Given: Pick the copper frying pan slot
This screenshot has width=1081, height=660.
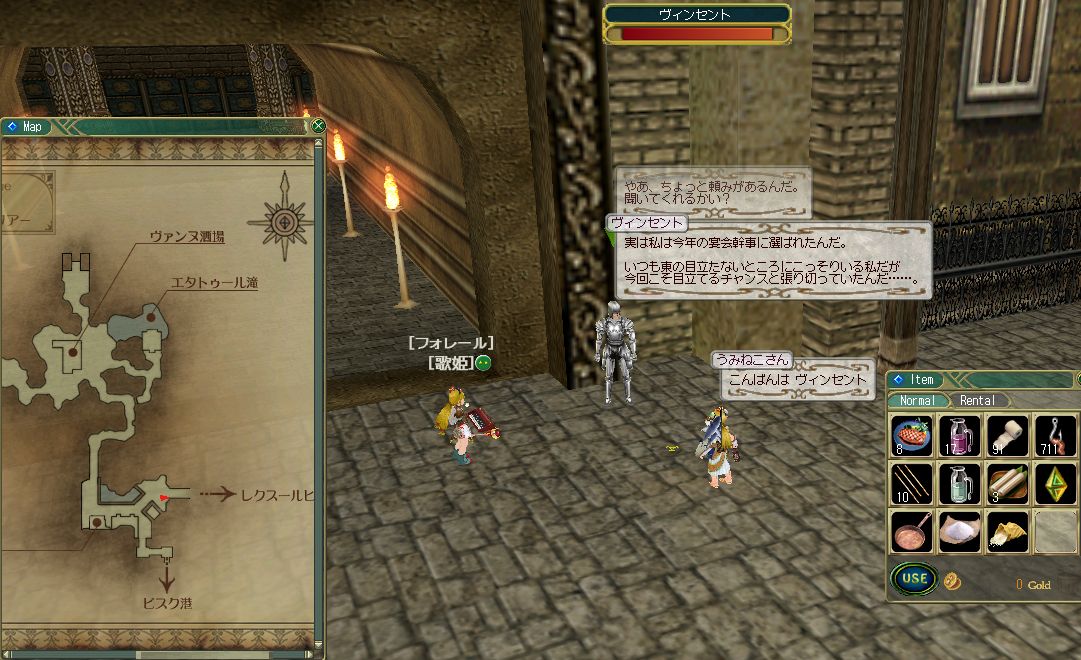Looking at the screenshot, I should pos(911,532).
